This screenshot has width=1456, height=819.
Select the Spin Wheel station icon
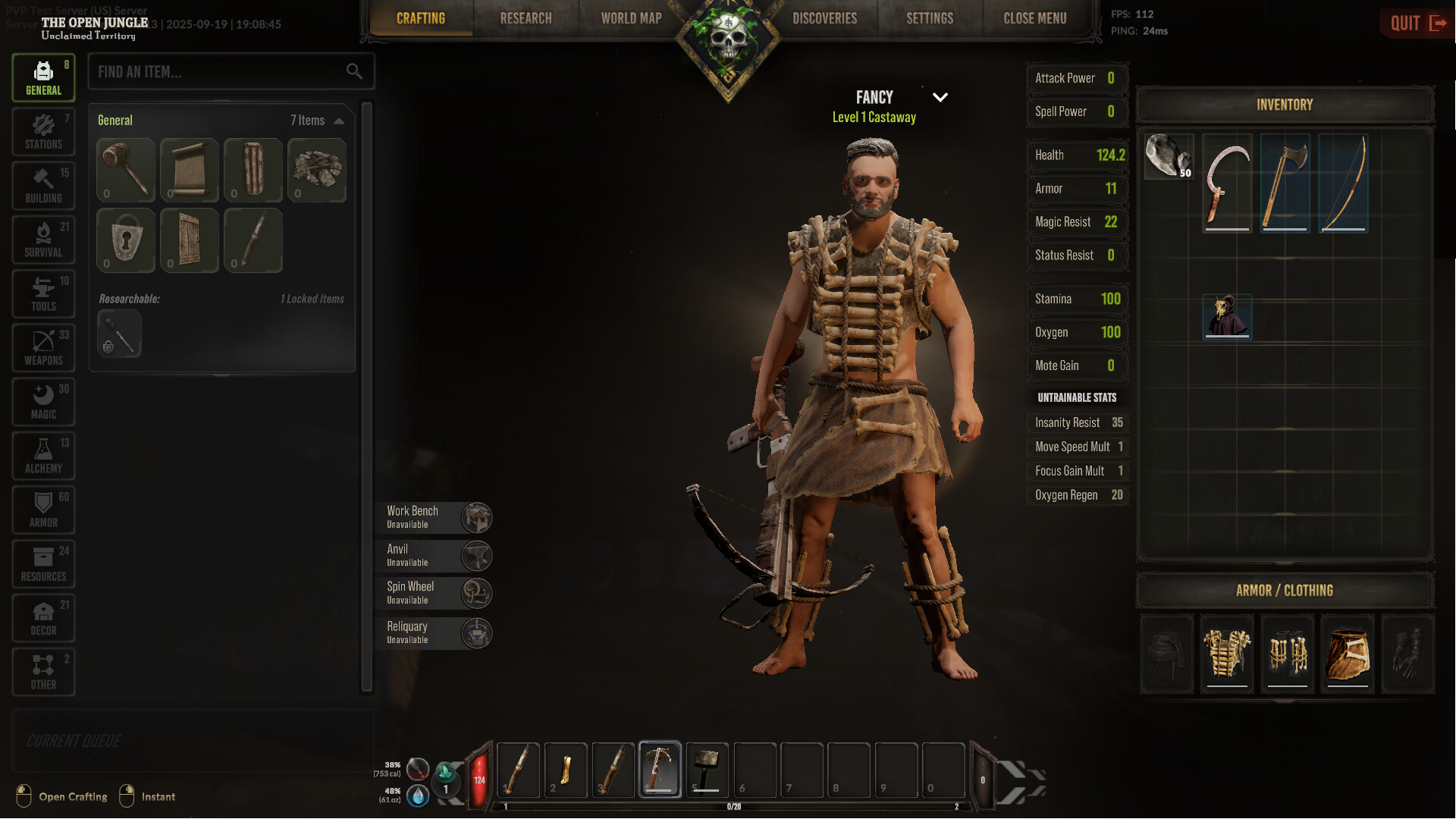click(476, 593)
